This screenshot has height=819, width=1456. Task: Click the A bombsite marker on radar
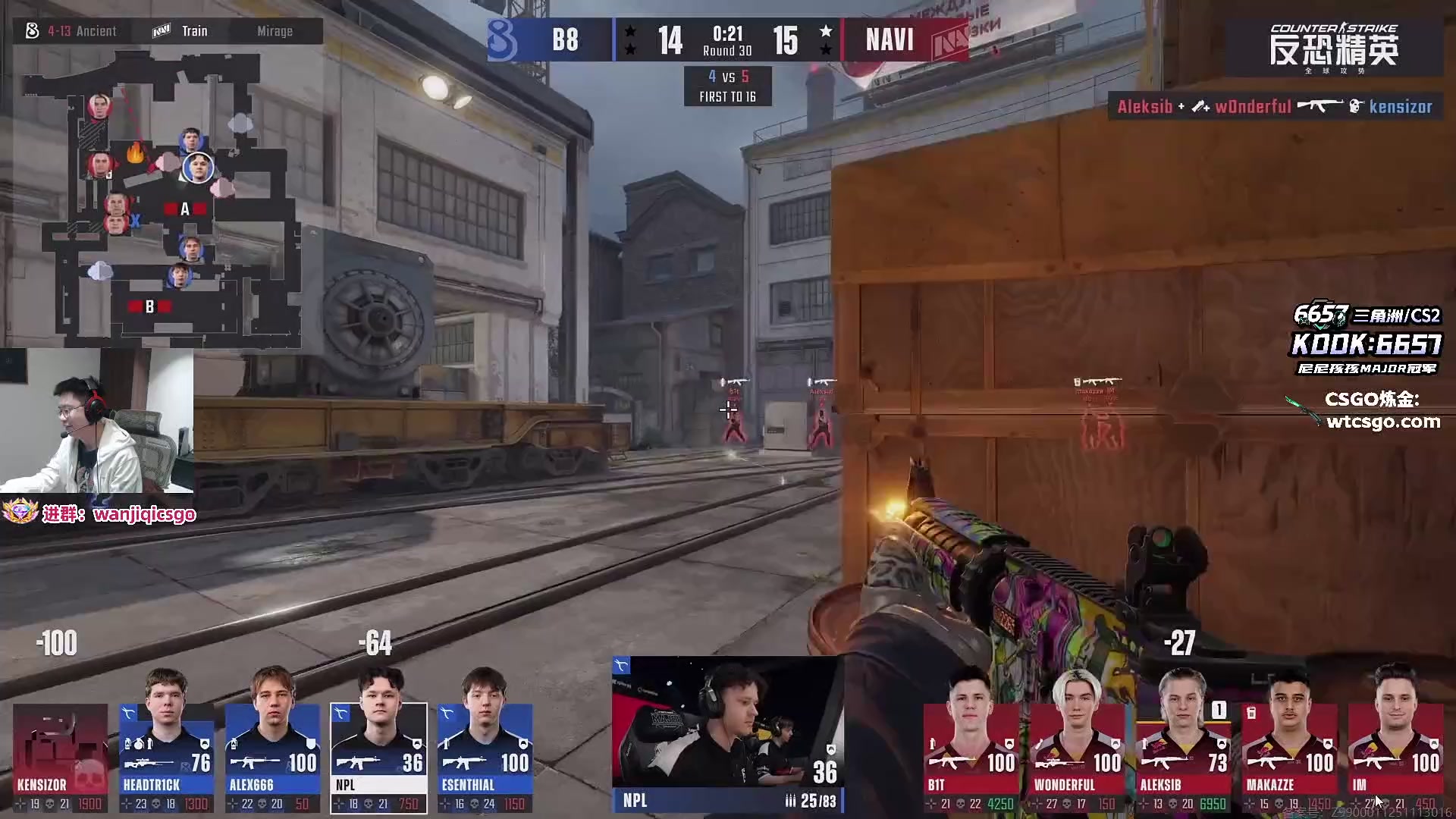(184, 209)
